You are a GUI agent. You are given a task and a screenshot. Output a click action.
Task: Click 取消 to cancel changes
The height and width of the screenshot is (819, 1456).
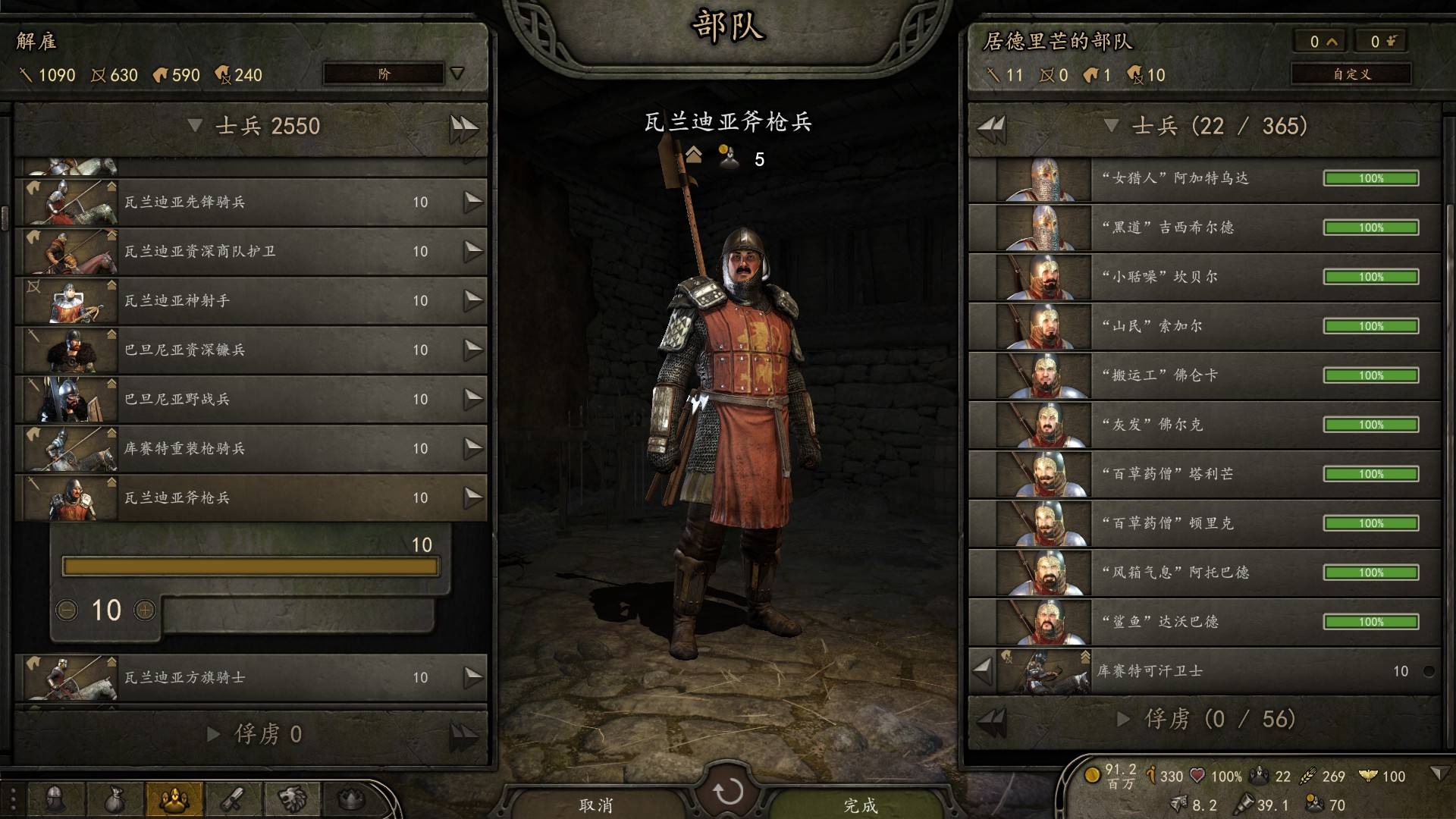coord(596,805)
